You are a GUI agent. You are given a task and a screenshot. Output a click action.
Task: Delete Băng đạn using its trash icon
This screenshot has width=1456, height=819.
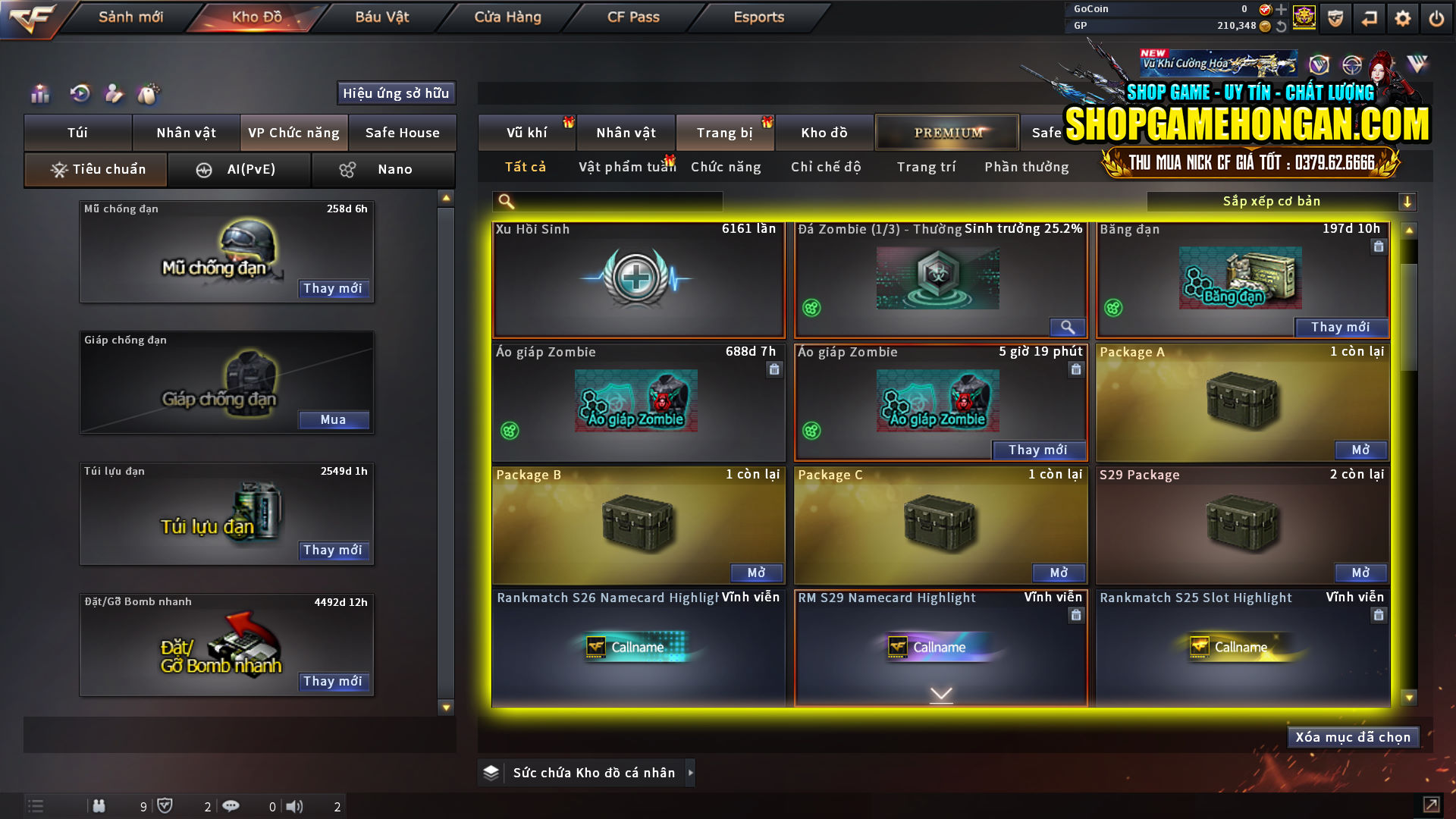(x=1379, y=246)
